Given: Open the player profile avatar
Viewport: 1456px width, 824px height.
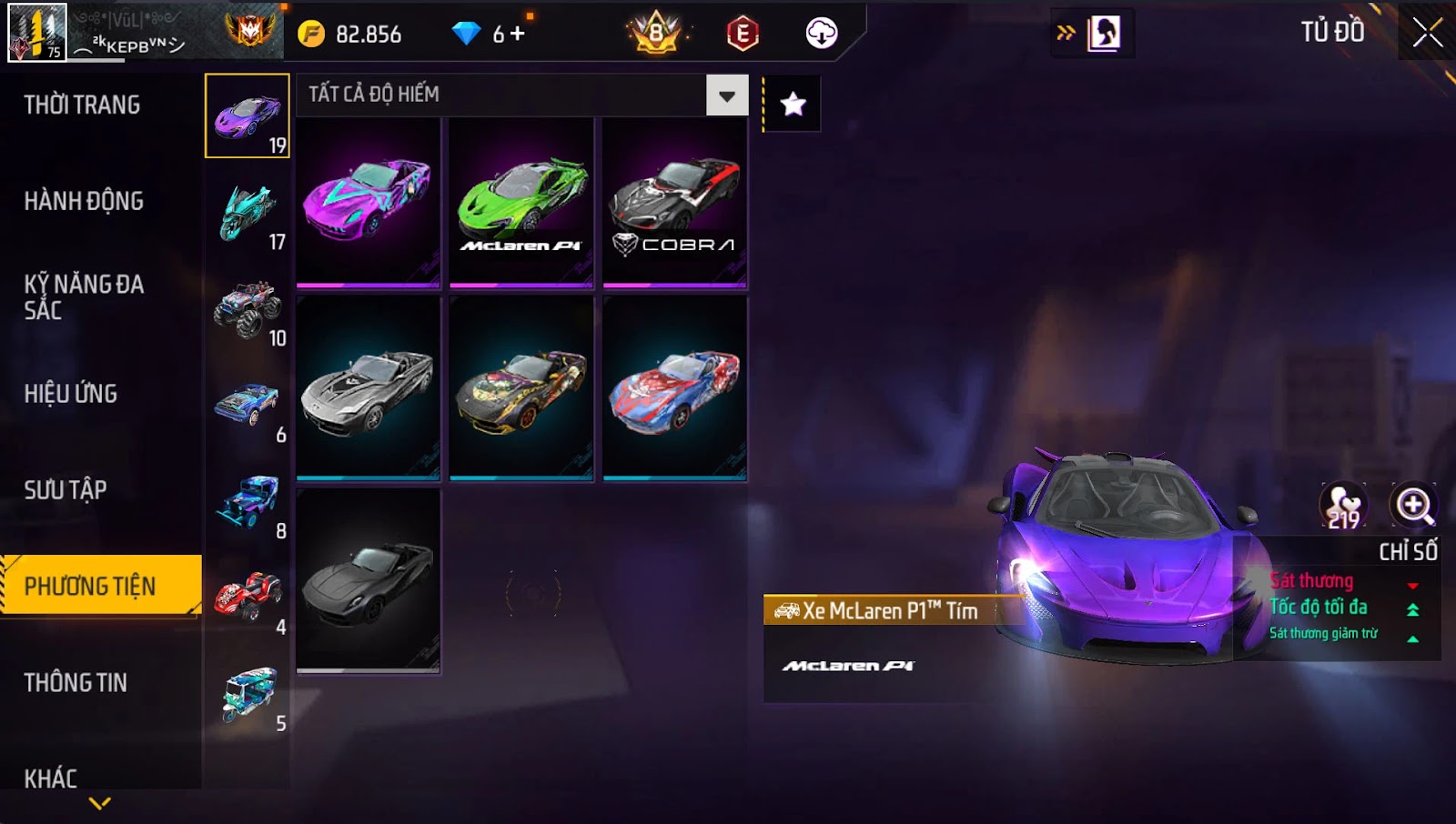Looking at the screenshot, I should pos(37,33).
